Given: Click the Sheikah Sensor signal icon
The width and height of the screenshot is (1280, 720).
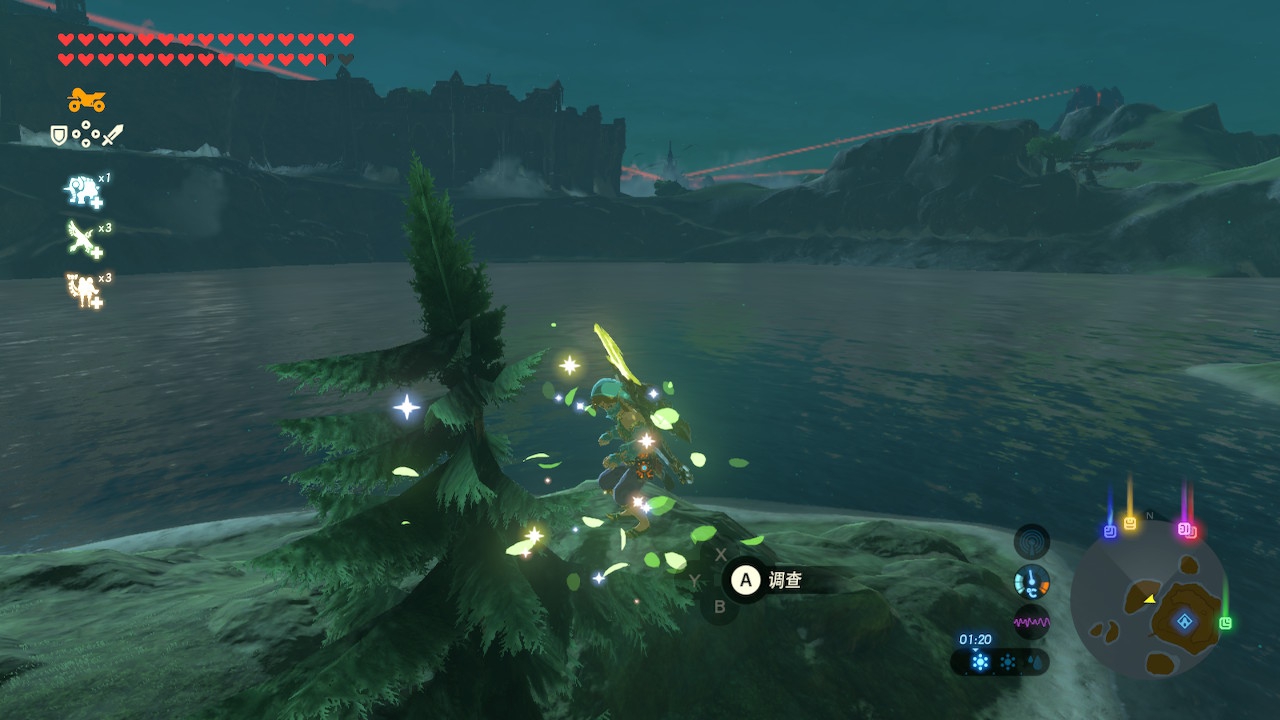Looking at the screenshot, I should tap(1032, 542).
